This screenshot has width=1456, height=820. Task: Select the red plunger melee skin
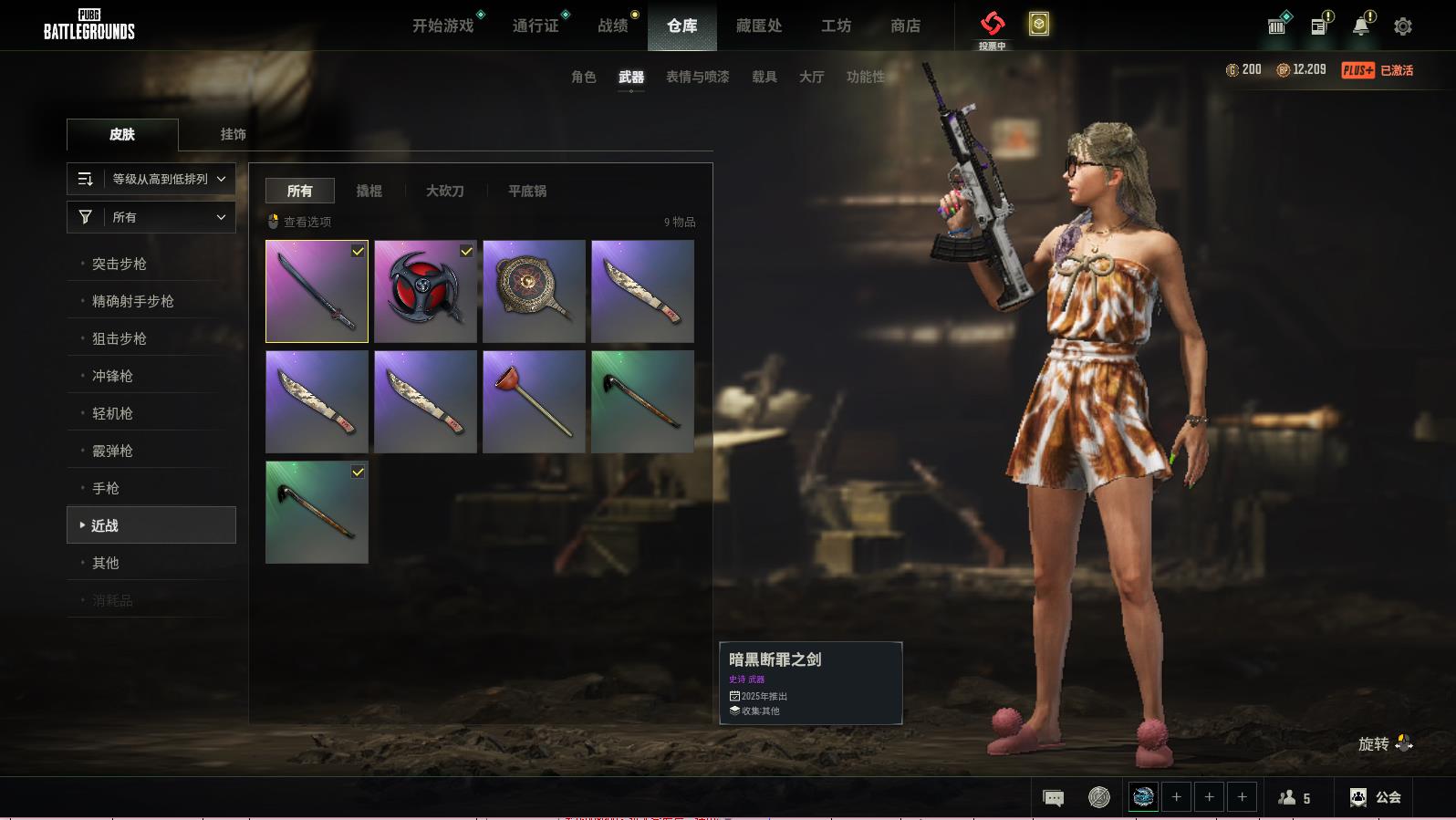[534, 401]
